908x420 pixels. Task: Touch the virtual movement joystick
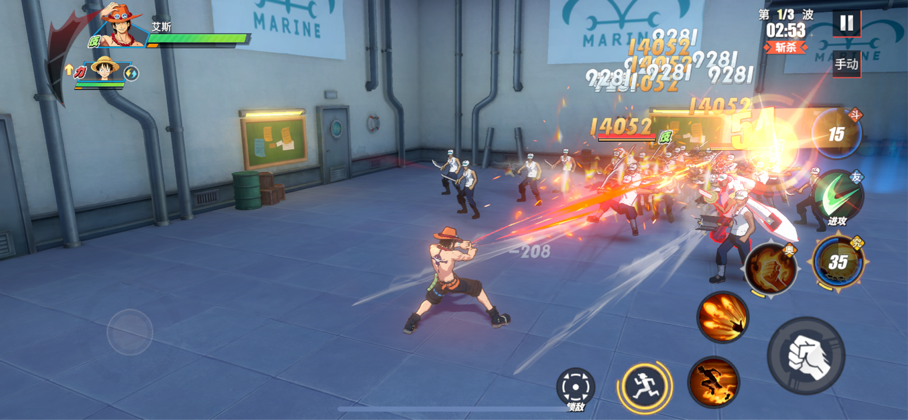click(x=130, y=332)
